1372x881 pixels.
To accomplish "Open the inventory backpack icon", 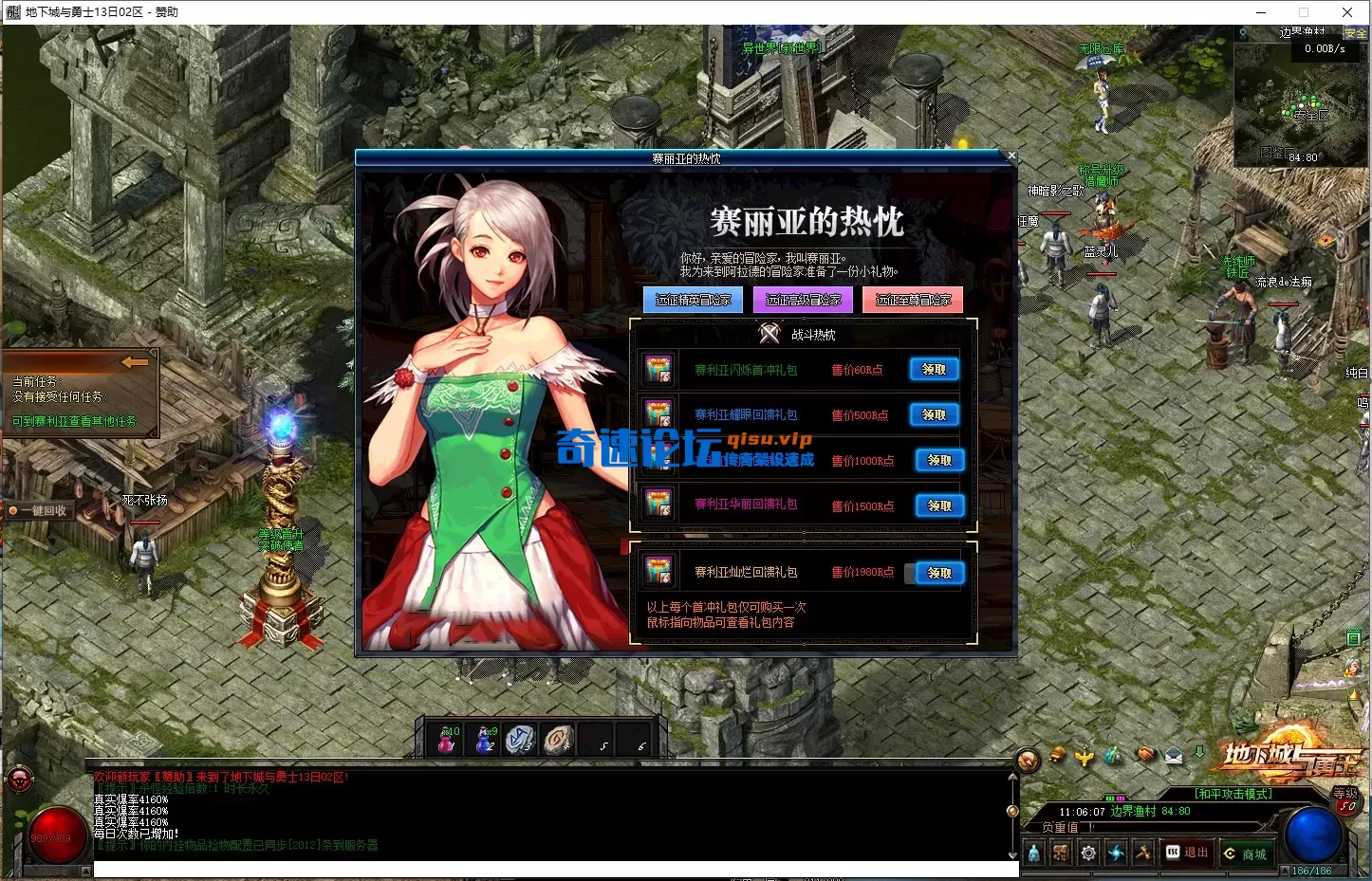I will 1060,853.
